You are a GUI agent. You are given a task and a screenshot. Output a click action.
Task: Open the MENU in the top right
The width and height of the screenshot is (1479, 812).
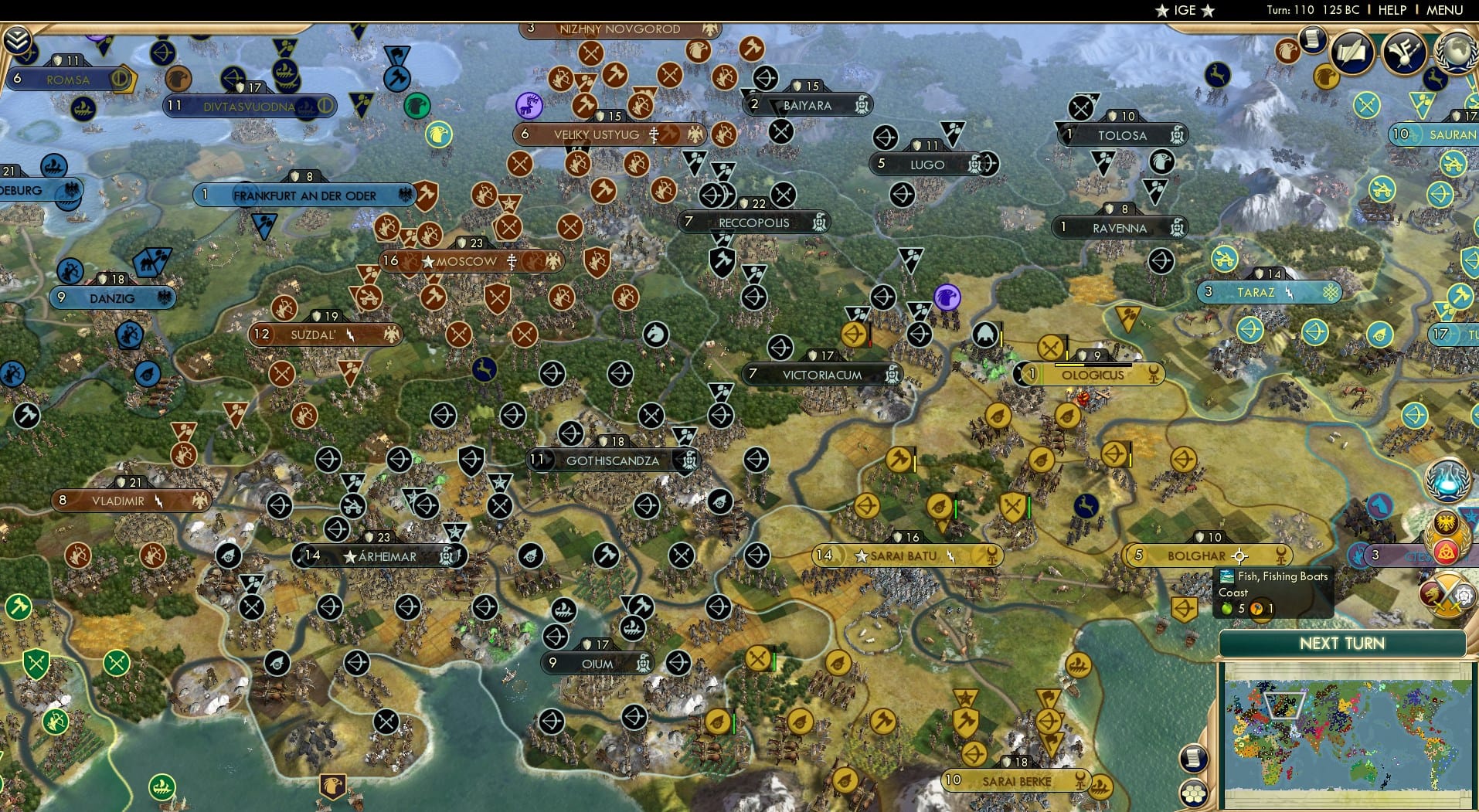(x=1446, y=10)
